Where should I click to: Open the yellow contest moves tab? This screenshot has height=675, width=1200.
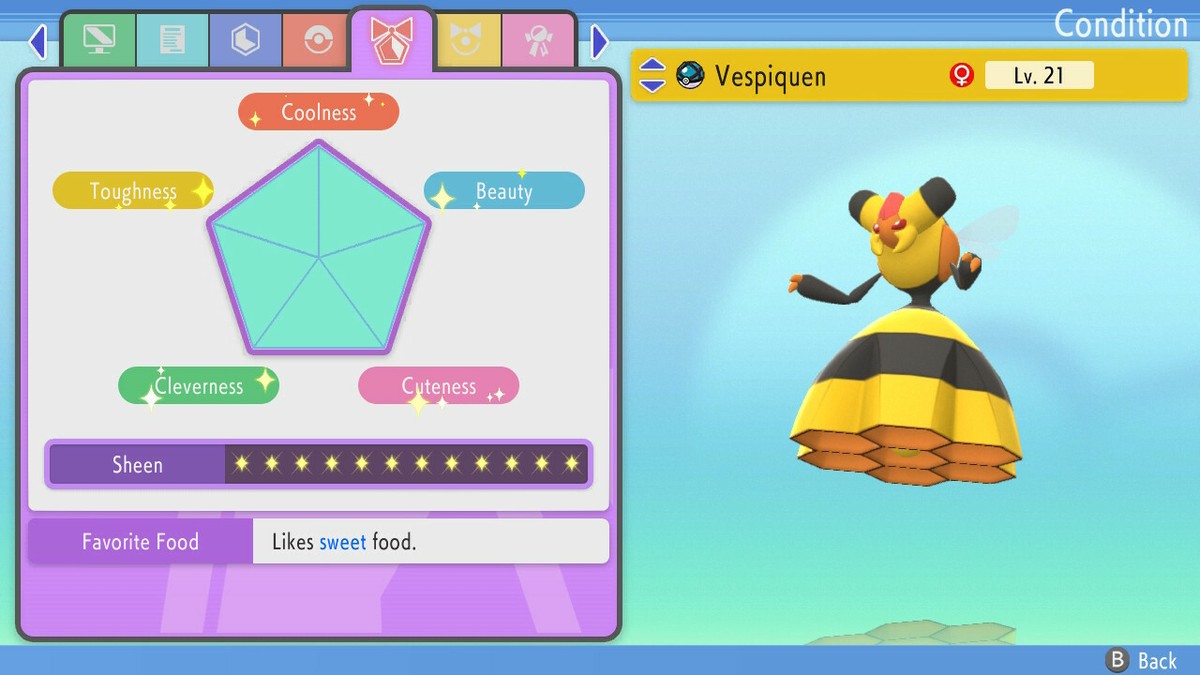[466, 41]
